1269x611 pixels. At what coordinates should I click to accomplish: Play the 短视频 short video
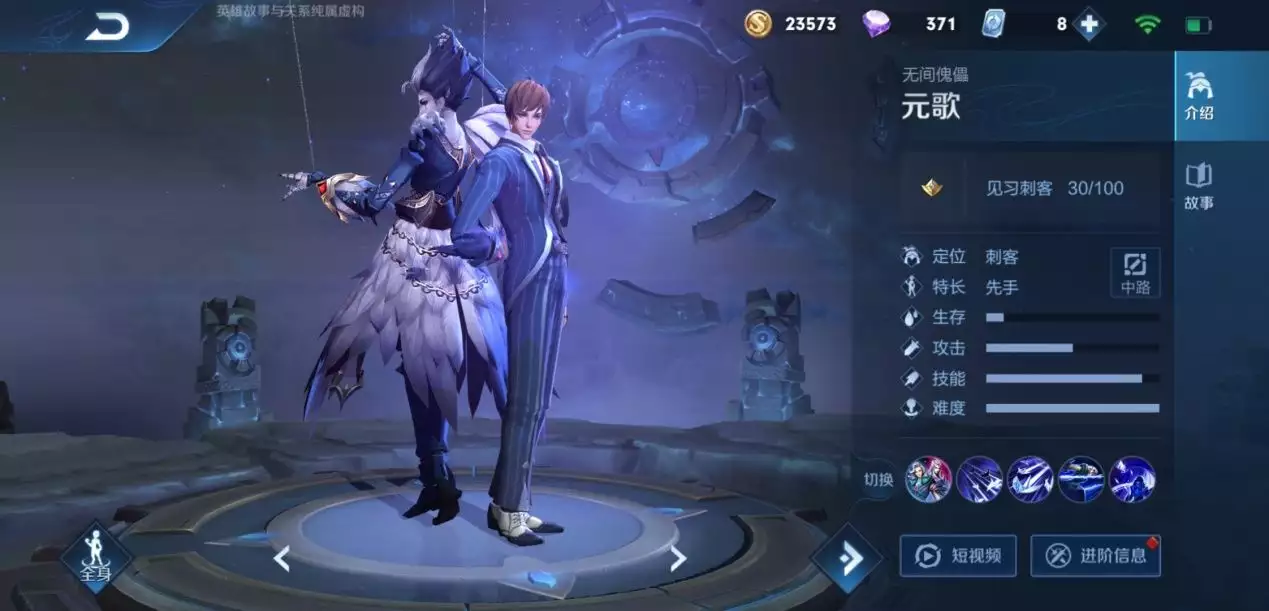[958, 556]
